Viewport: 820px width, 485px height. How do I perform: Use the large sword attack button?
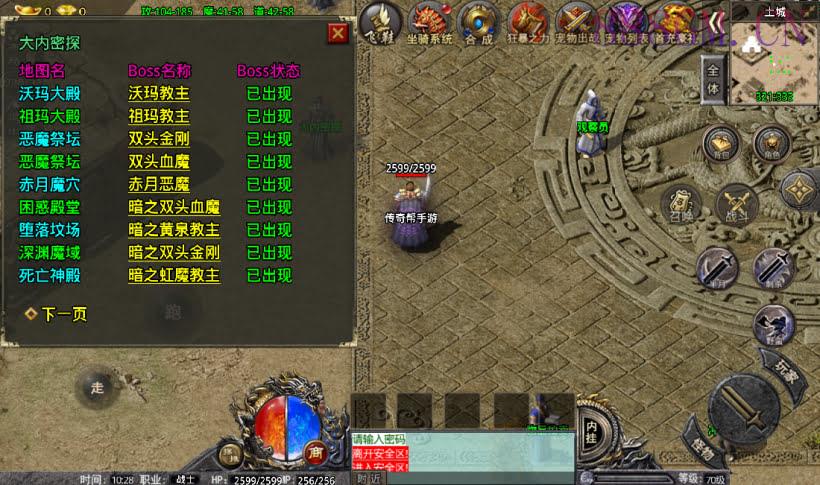pyautogui.click(x=743, y=407)
